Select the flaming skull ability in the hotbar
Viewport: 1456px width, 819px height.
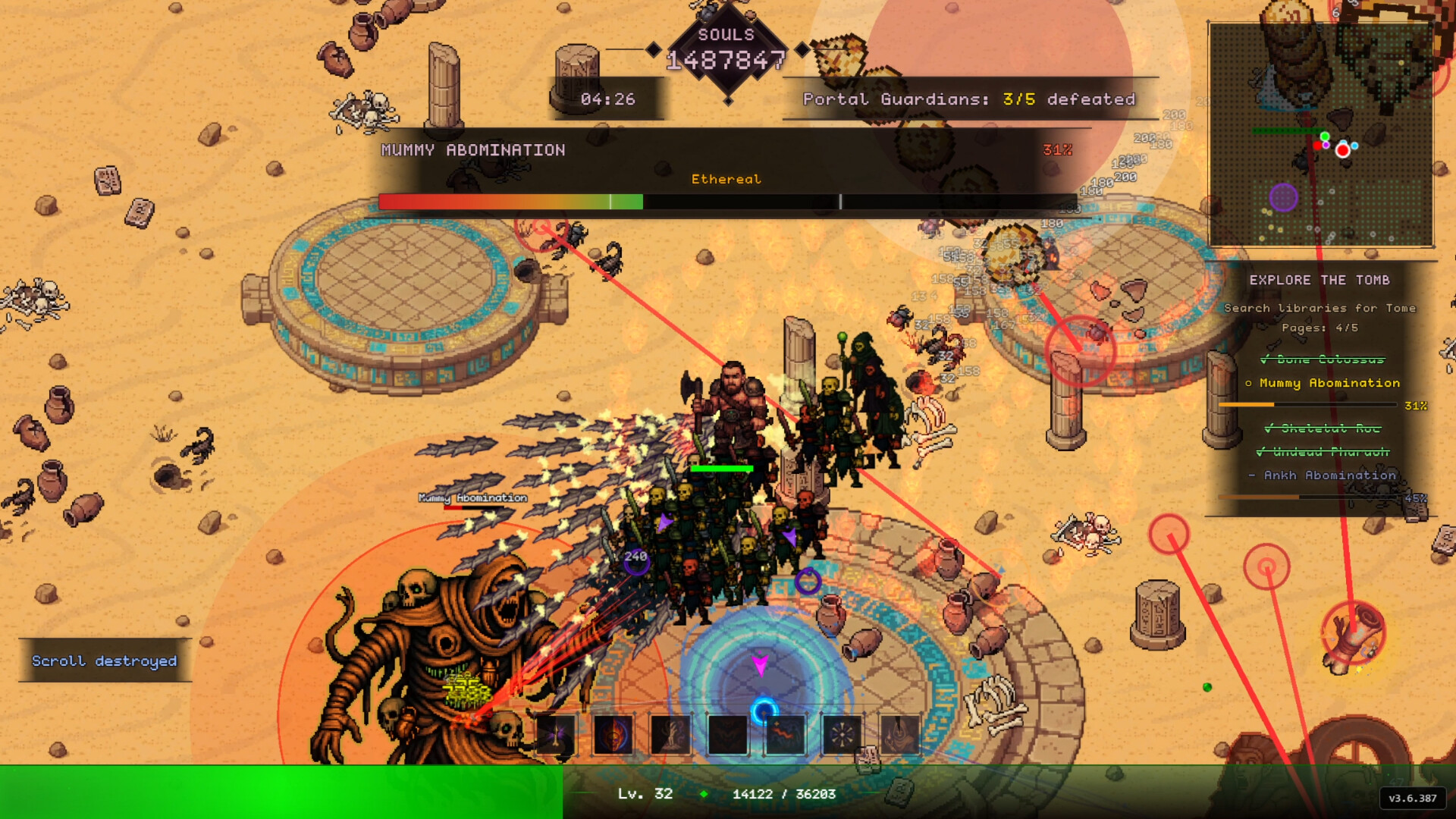(x=613, y=734)
